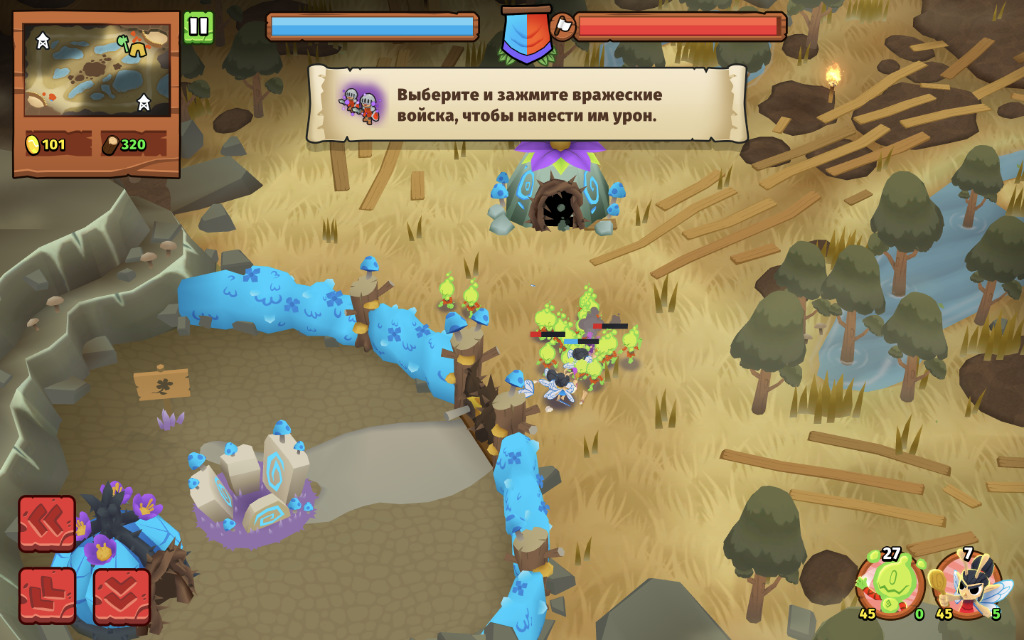
Task: Activate the double left chevron command button
Action: [47, 523]
